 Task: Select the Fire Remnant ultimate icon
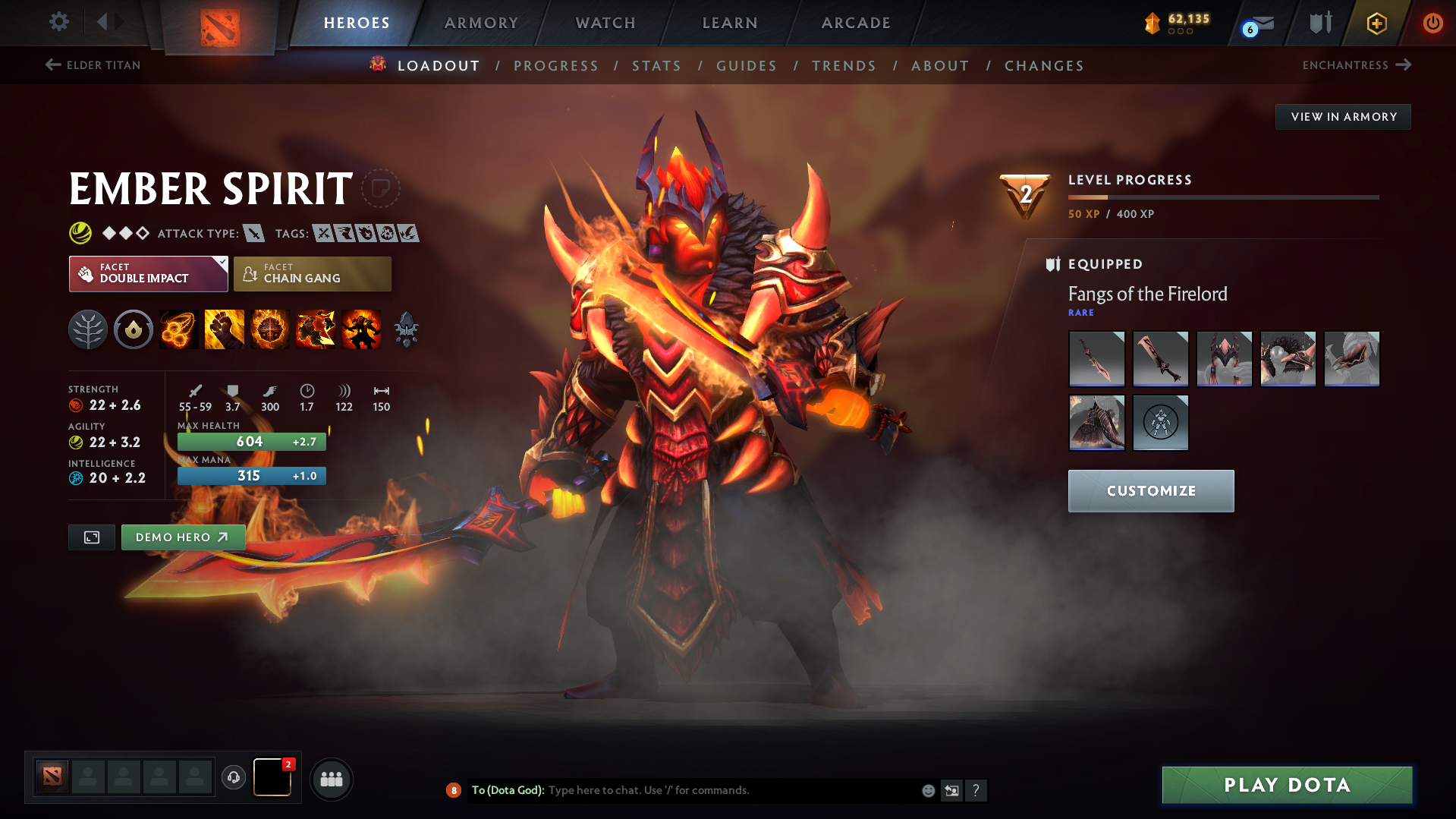pos(360,329)
